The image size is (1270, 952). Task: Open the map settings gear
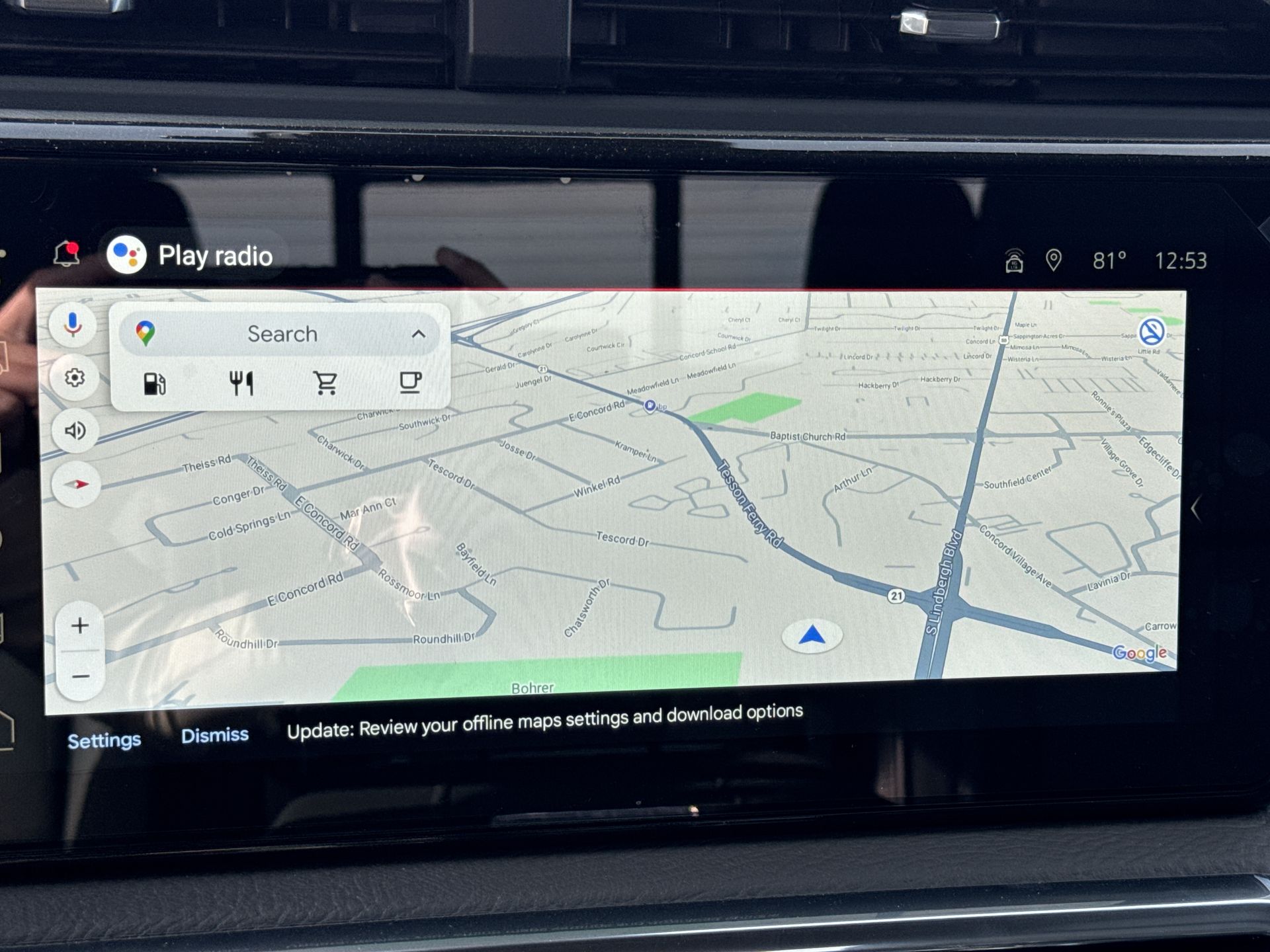[75, 377]
